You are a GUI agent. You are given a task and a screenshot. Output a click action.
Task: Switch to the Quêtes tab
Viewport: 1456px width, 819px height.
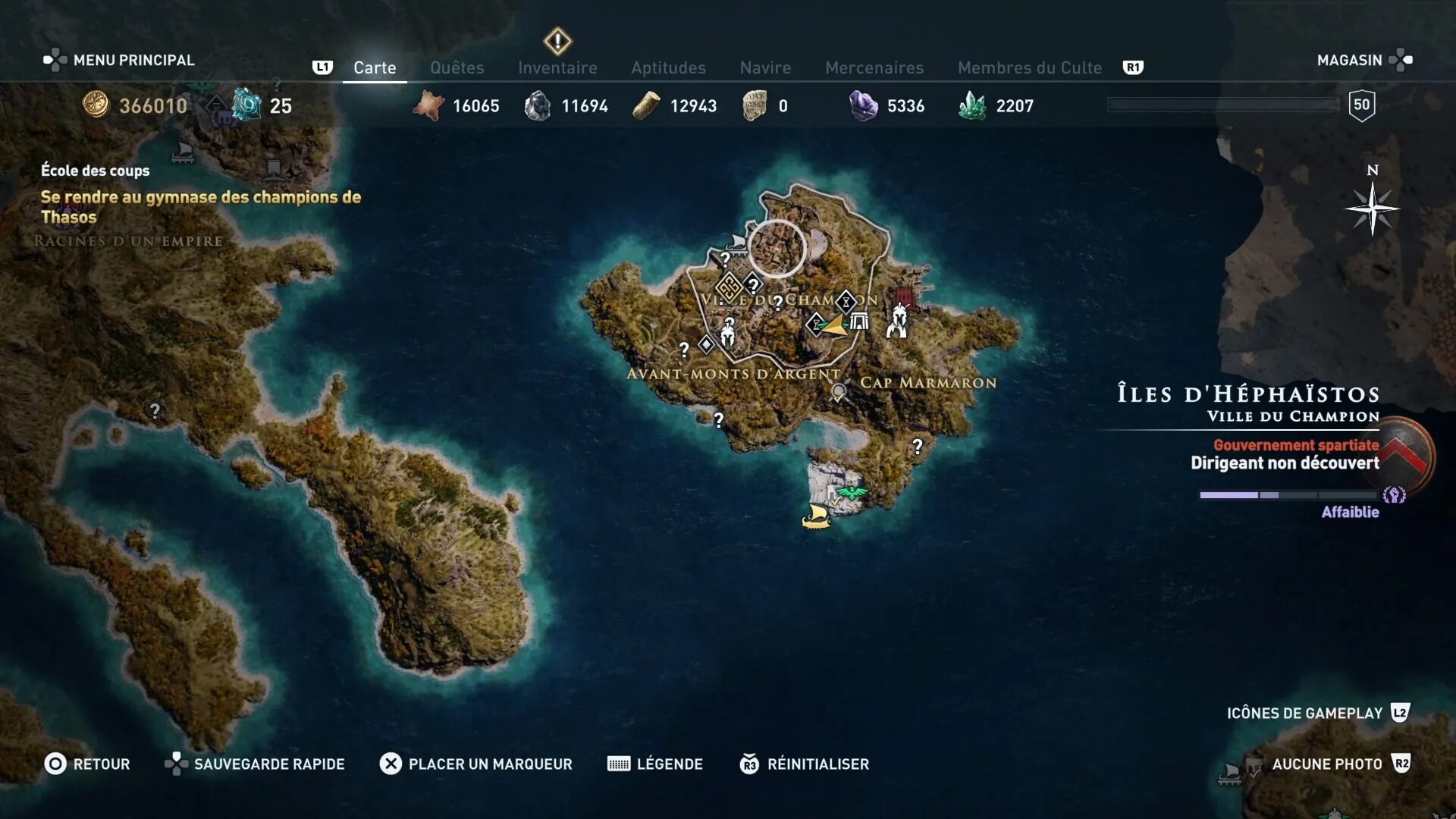(x=457, y=67)
